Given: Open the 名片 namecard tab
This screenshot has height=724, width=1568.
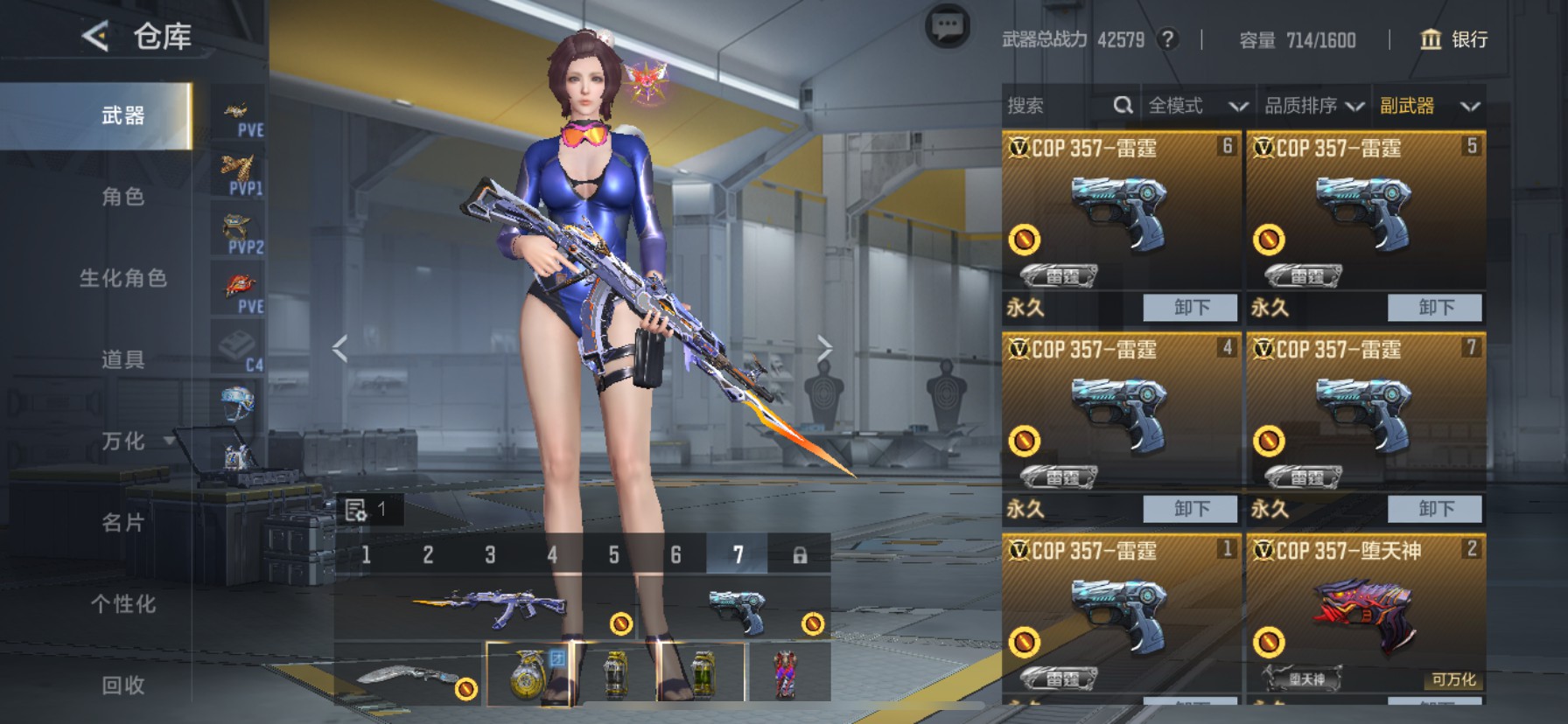Looking at the screenshot, I should tap(122, 523).
